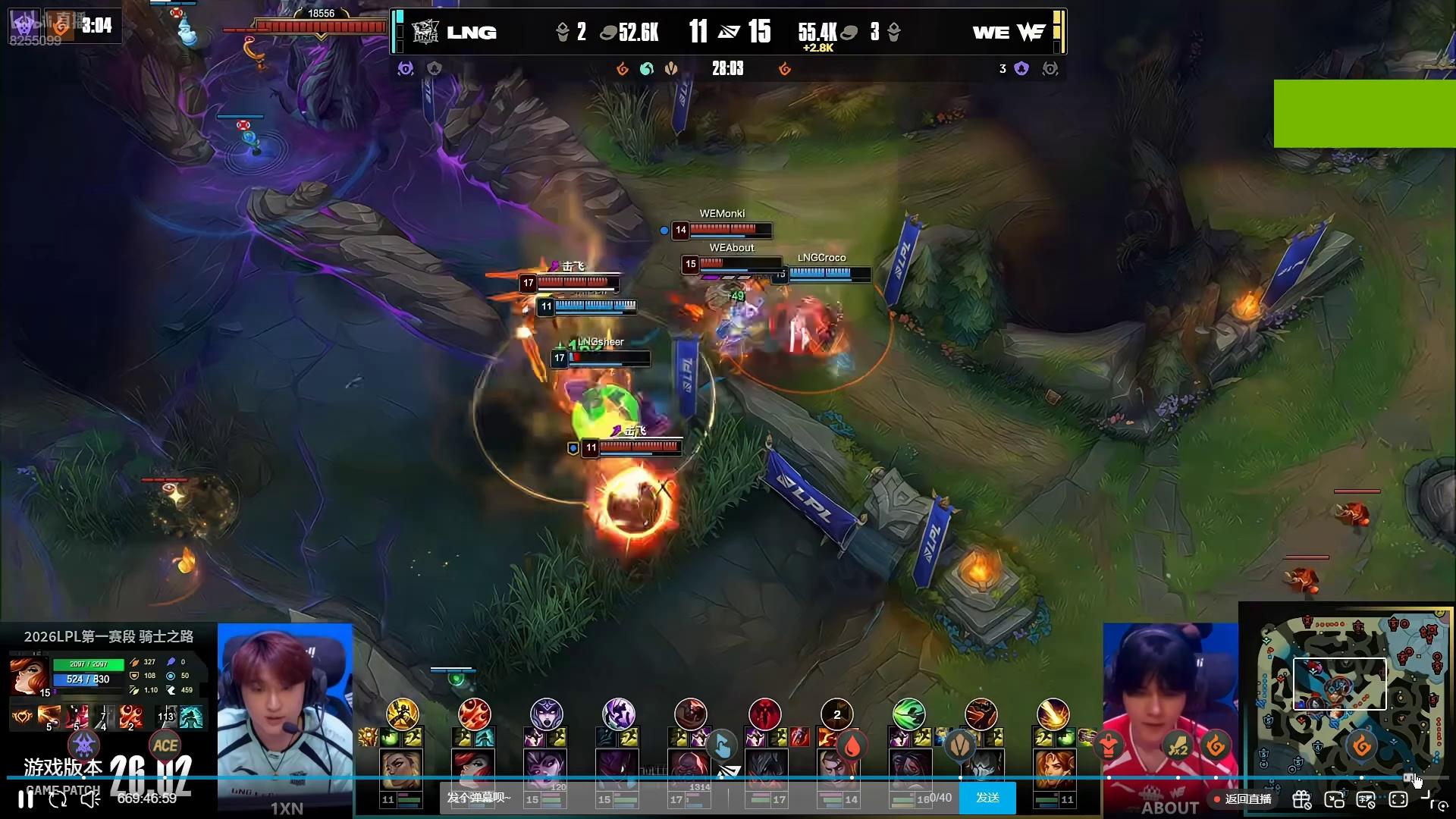Screen dimensions: 1456x819
Task: Click the heart-shaped passive ability icon
Action: pyautogui.click(x=22, y=717)
